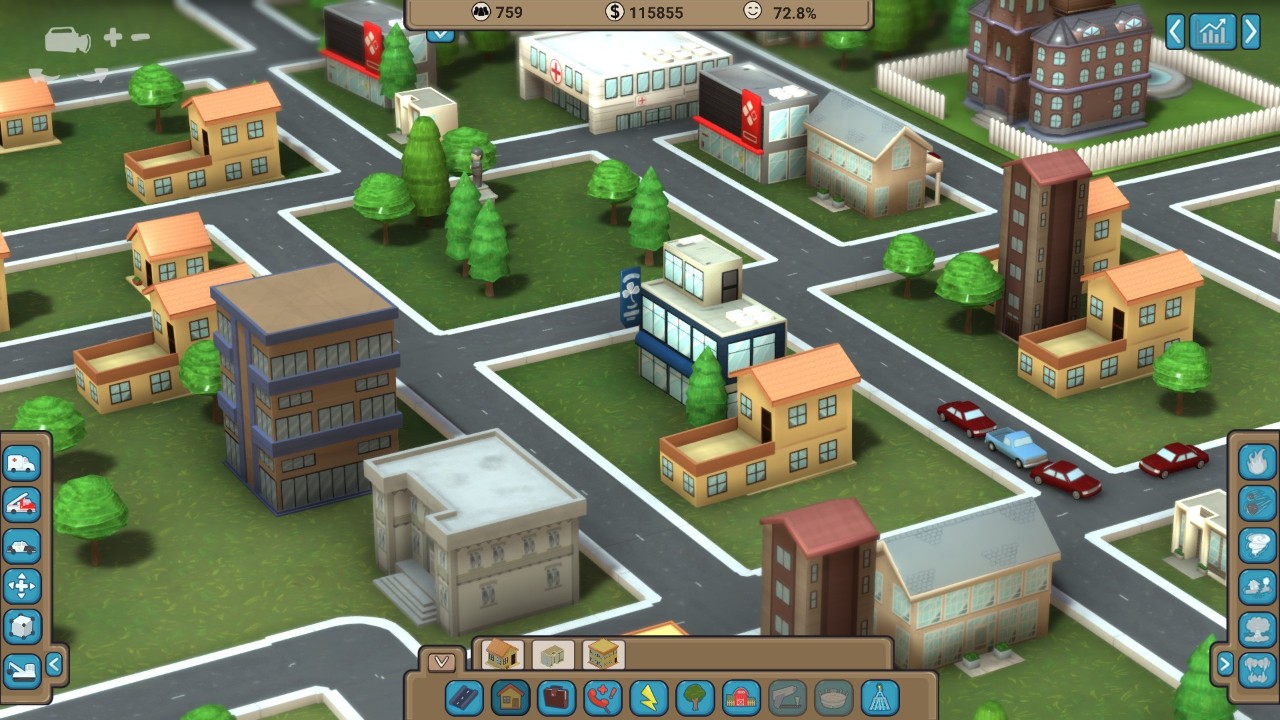The width and height of the screenshot is (1280, 720).
Task: Dispatch the ambulance
Action: click(x=22, y=463)
